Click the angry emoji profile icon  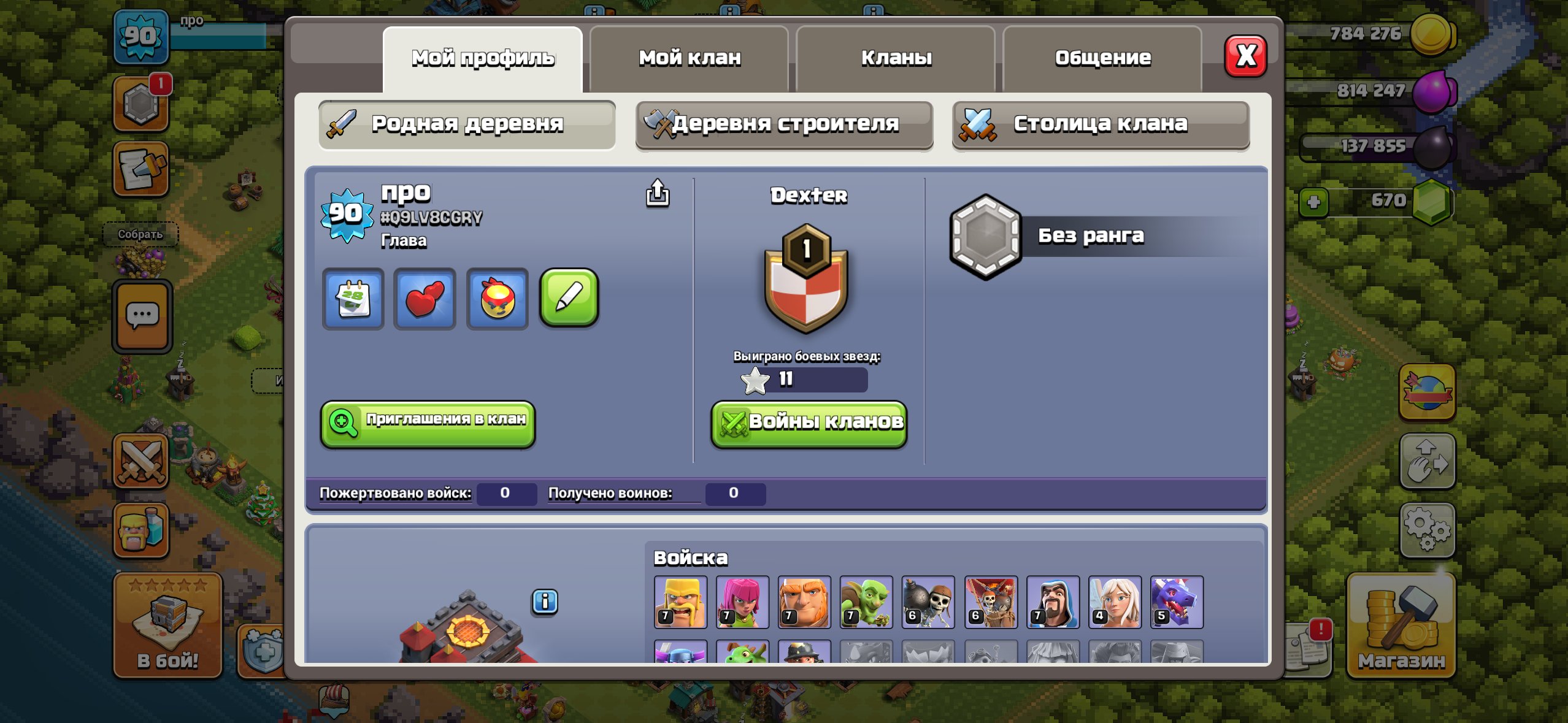497,300
